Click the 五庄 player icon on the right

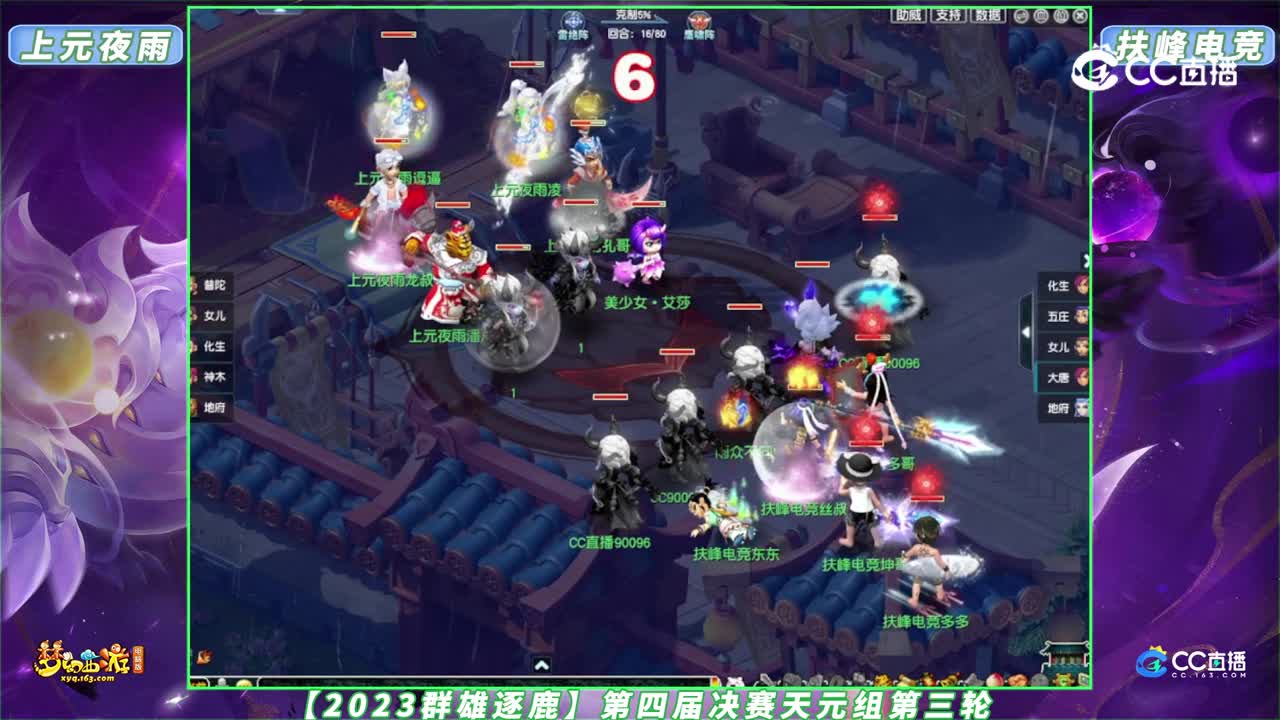[1080, 317]
